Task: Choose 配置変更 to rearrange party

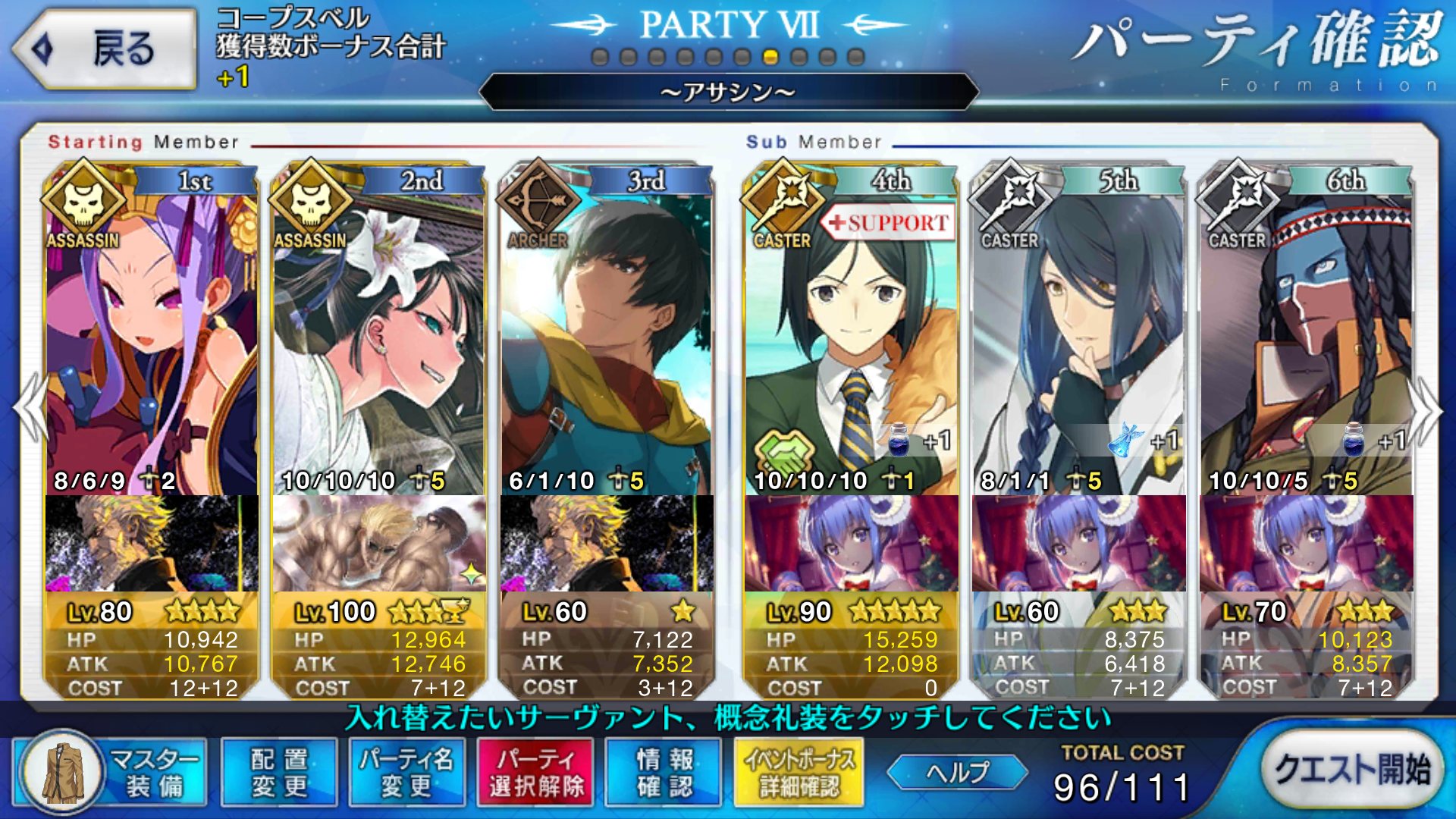Action: 279,772
